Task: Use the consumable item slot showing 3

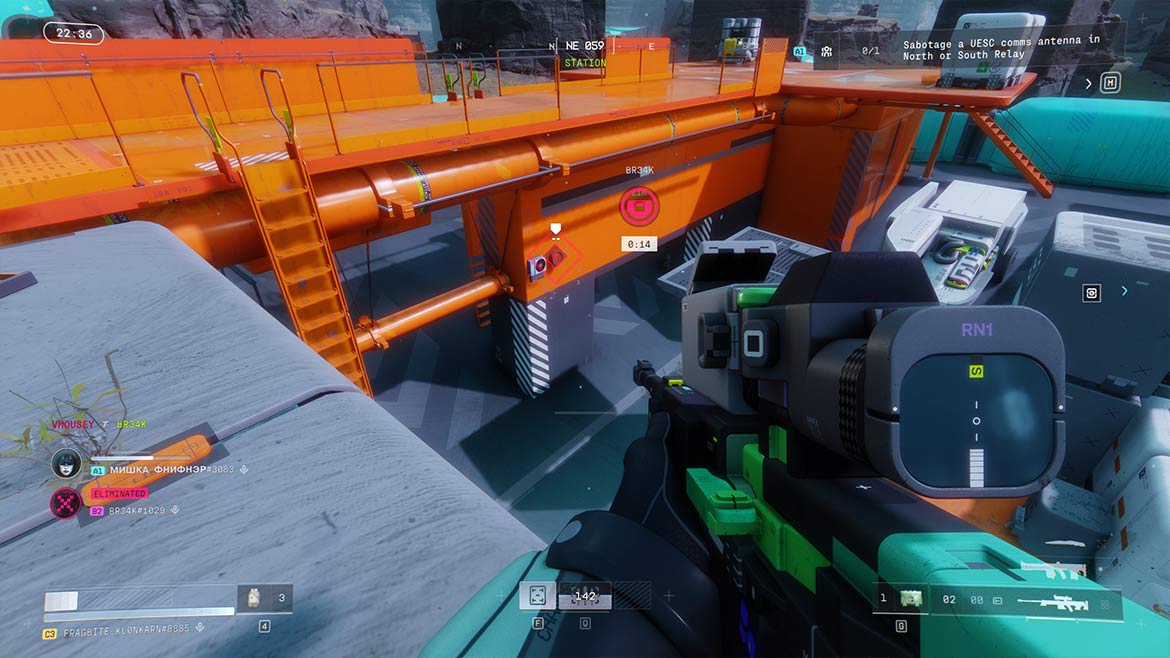Action: pyautogui.click(x=264, y=599)
